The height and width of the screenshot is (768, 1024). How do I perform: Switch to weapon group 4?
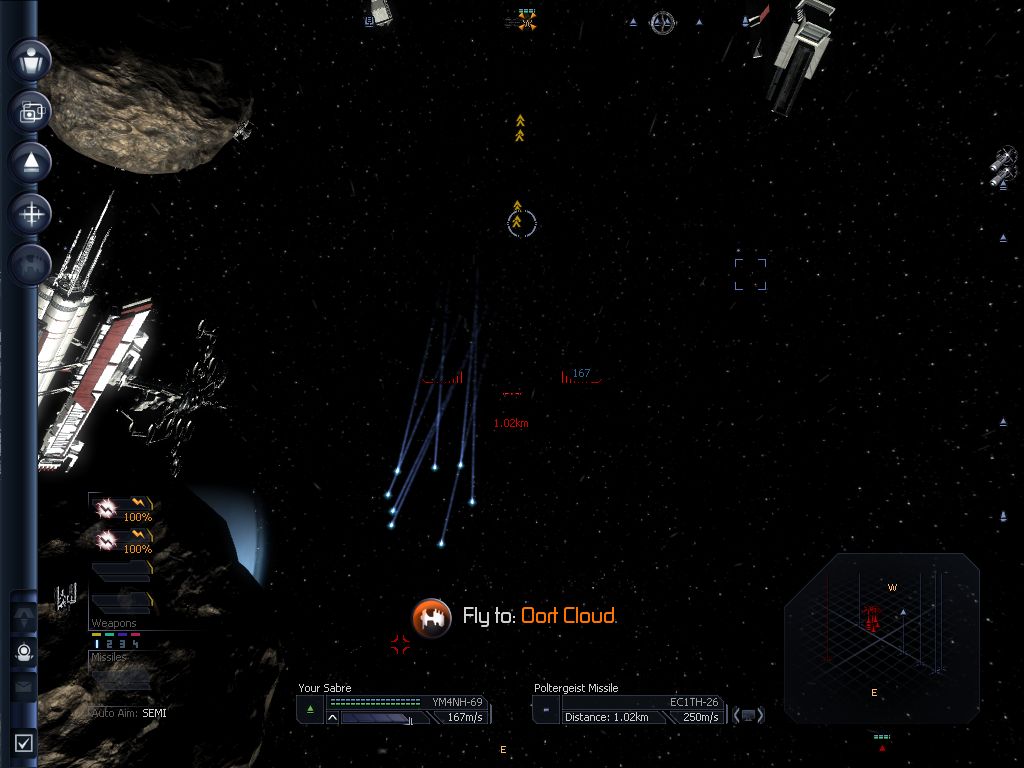[x=135, y=644]
